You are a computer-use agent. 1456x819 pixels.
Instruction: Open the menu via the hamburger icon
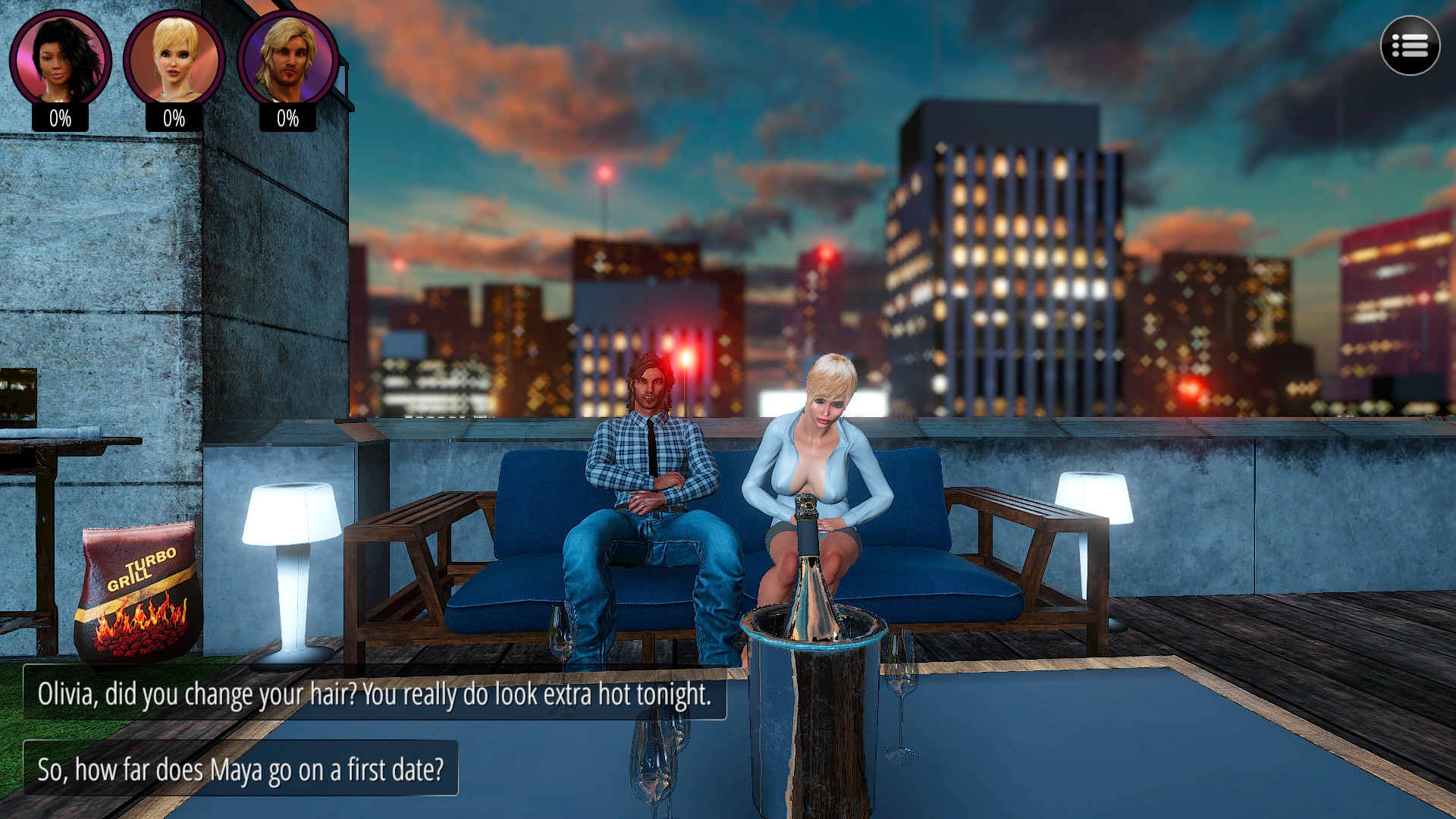(1409, 47)
